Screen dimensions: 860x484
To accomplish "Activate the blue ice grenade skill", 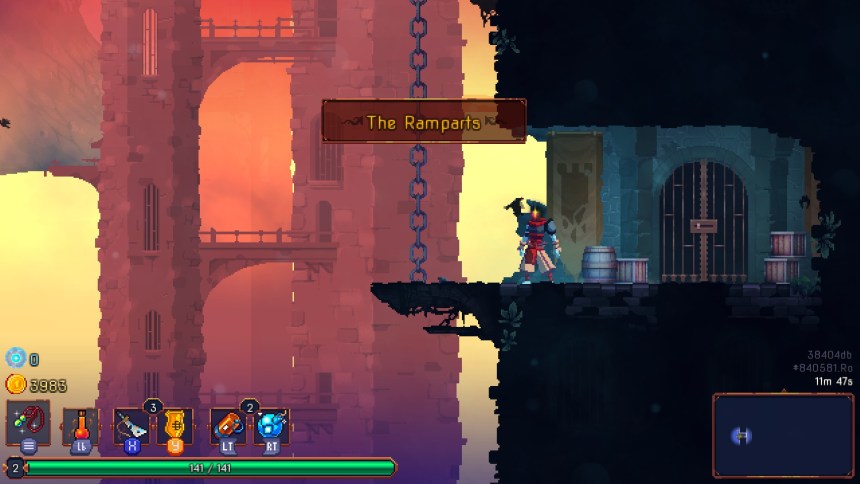I will [269, 425].
